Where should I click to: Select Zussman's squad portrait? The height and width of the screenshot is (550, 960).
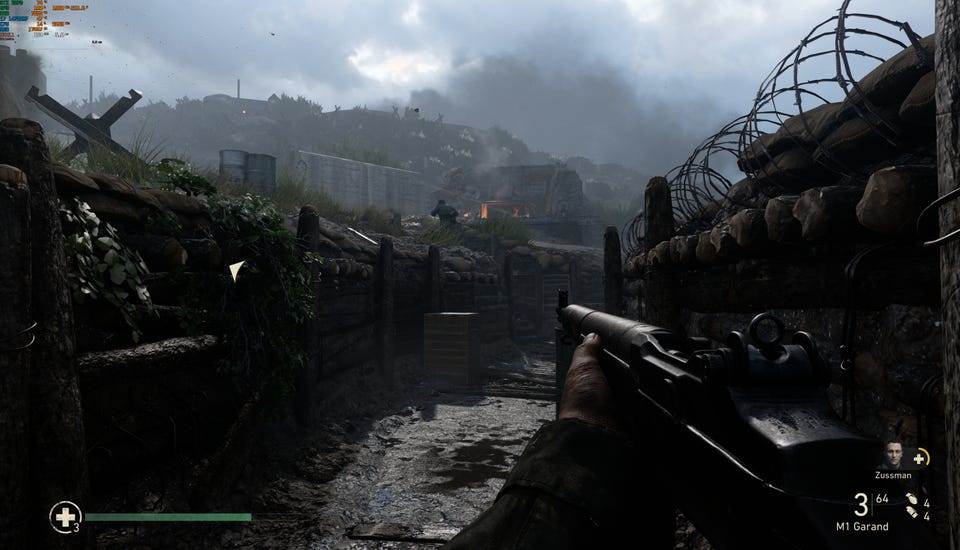(892, 456)
